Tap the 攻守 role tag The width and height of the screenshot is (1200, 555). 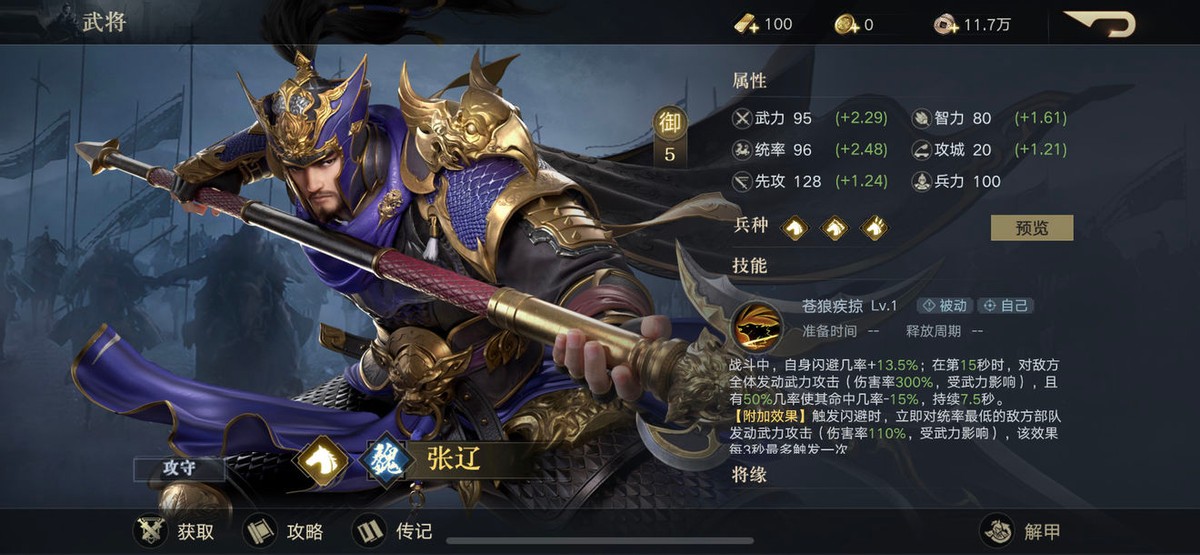pos(177,469)
